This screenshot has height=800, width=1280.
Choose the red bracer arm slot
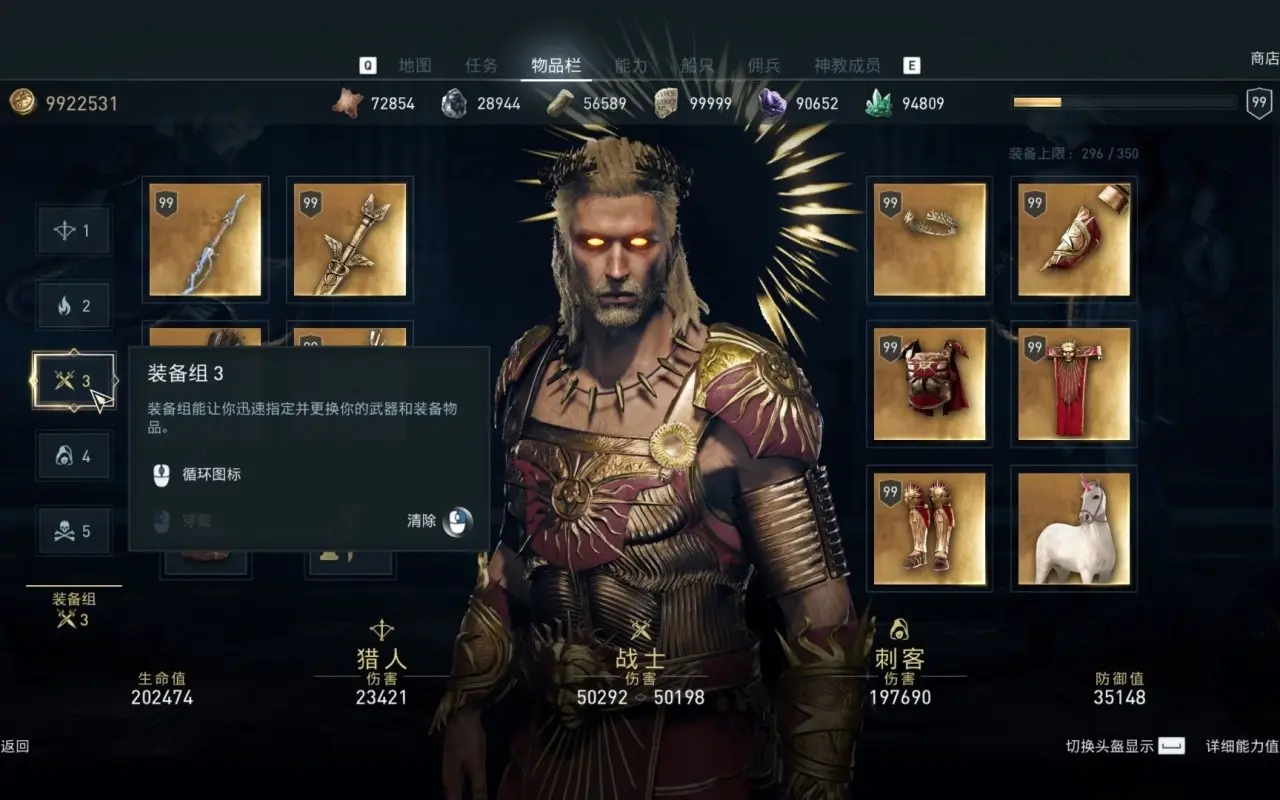point(1074,240)
